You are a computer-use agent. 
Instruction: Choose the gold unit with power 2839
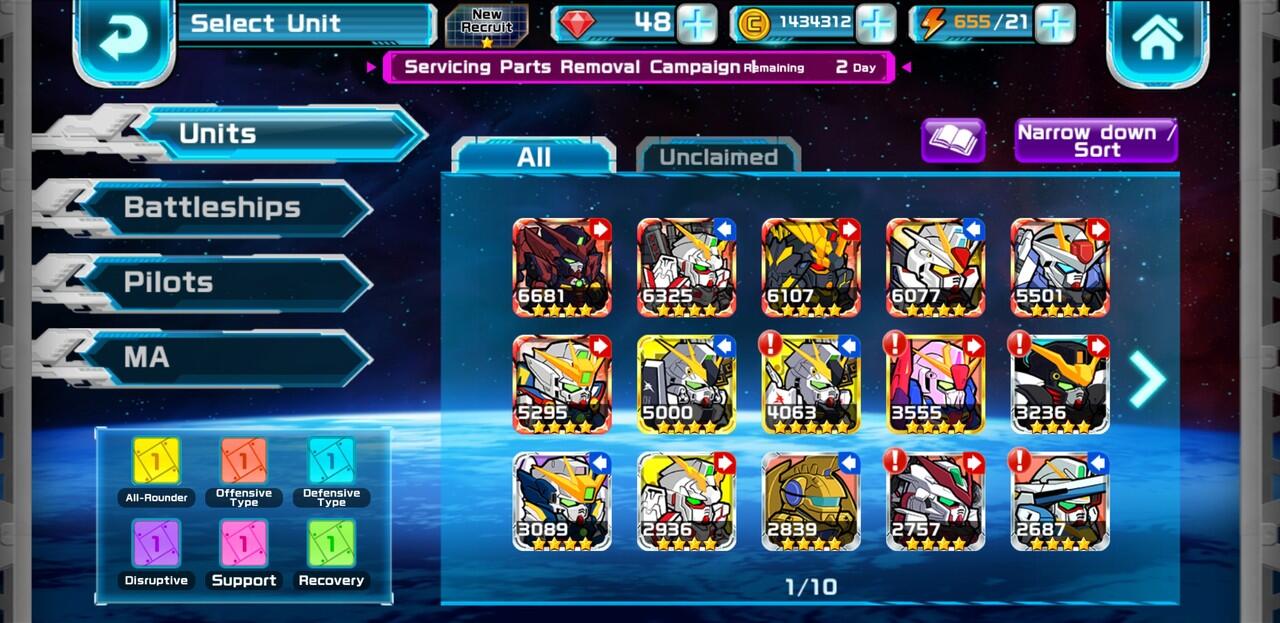[x=810, y=501]
